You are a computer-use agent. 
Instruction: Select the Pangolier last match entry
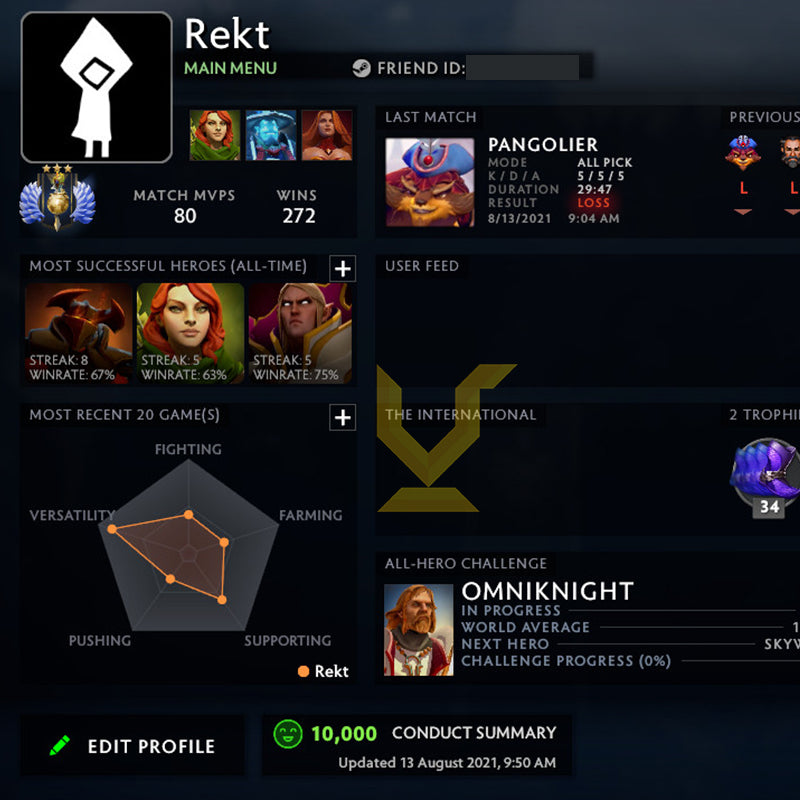(x=430, y=182)
